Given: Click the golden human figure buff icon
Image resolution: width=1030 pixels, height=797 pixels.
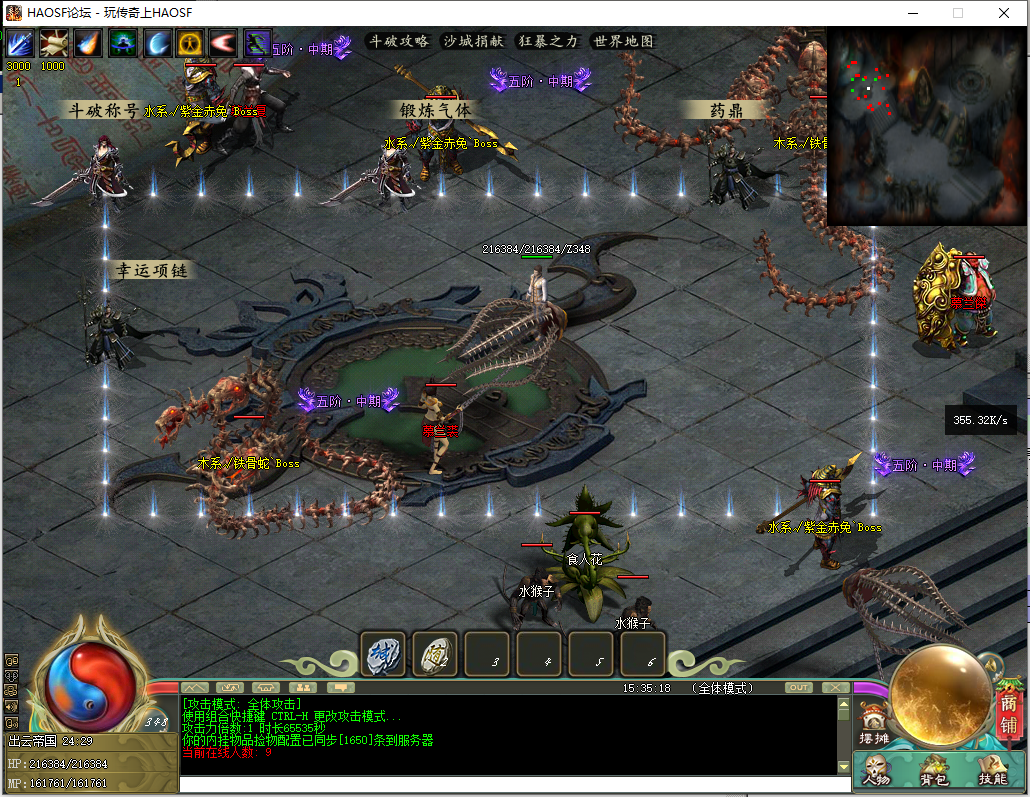Looking at the screenshot, I should [x=190, y=44].
